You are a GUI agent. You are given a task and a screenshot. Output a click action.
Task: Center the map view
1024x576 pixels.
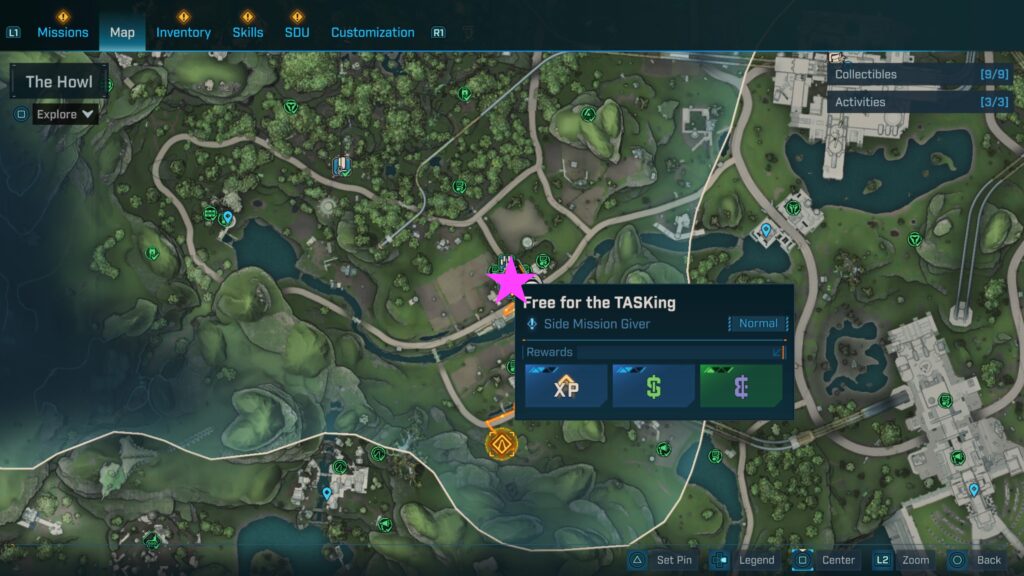827,560
